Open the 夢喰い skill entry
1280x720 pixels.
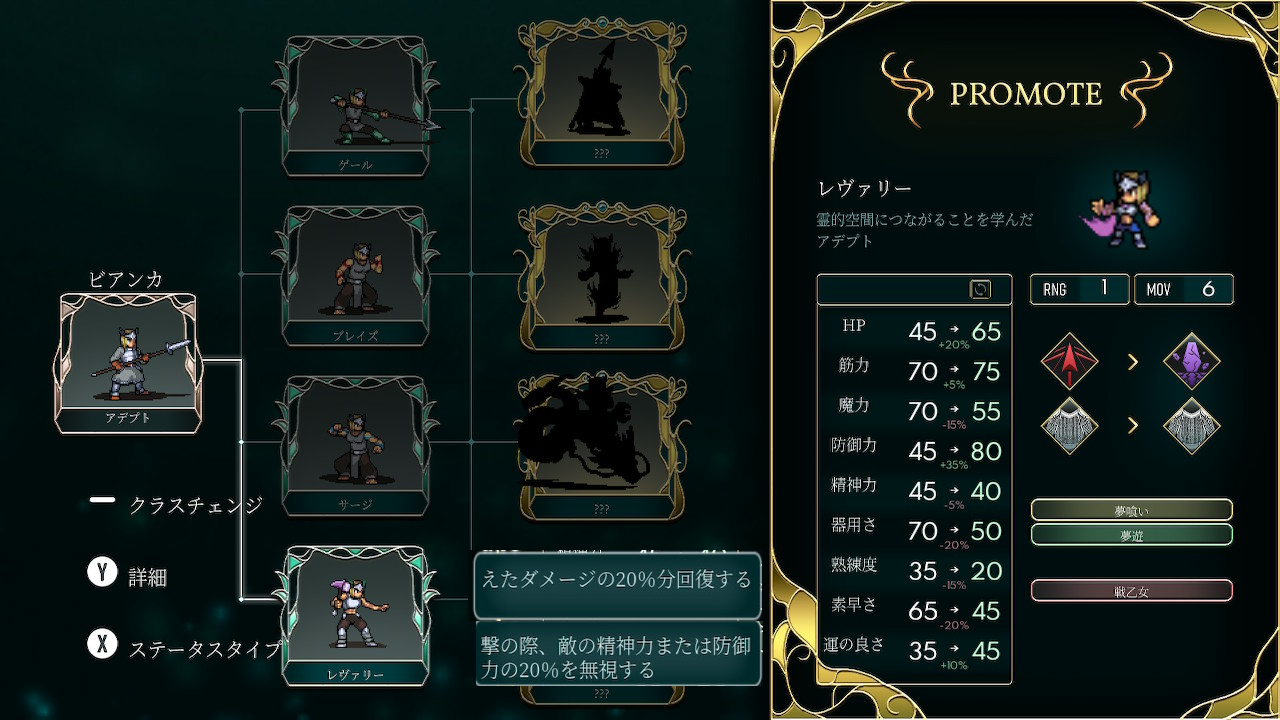[x=1131, y=510]
